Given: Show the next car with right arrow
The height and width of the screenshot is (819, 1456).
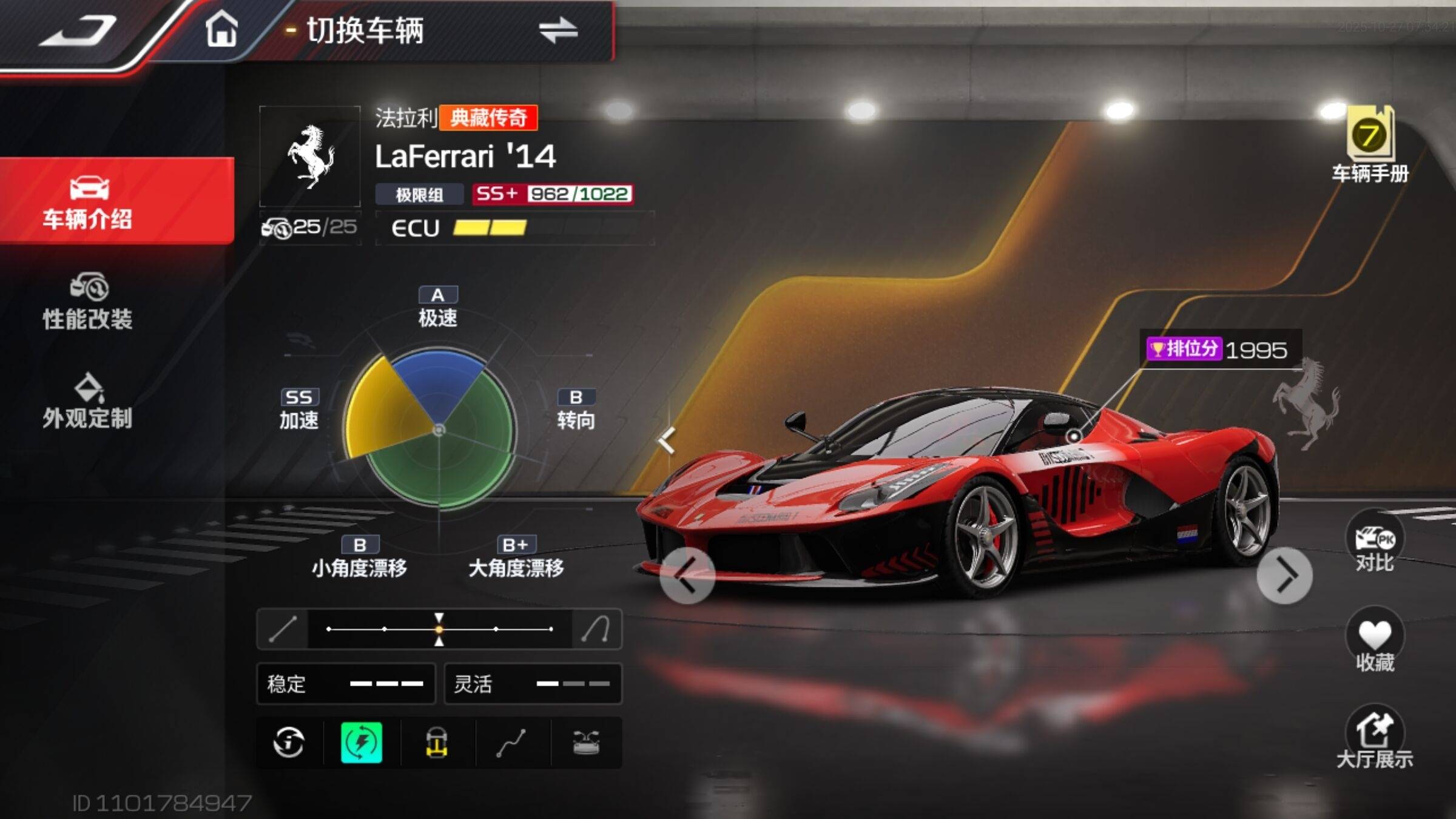Looking at the screenshot, I should 1284,575.
